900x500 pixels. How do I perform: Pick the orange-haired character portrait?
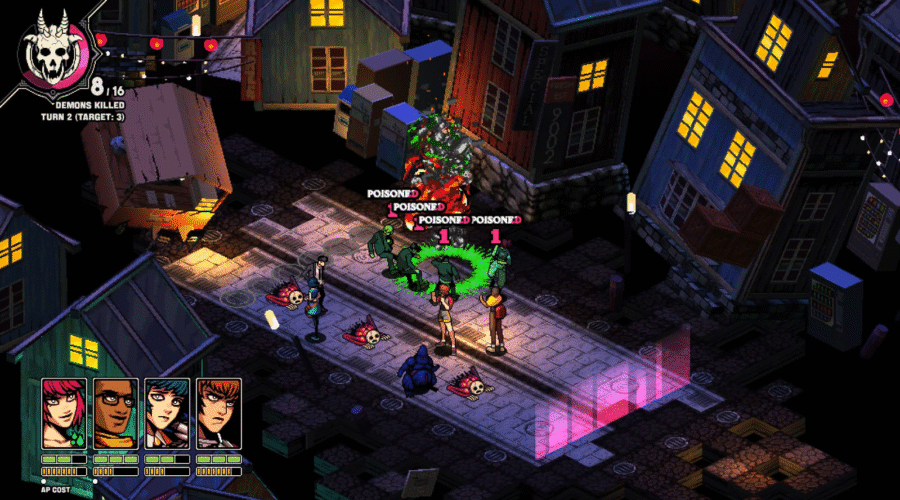pos(219,414)
